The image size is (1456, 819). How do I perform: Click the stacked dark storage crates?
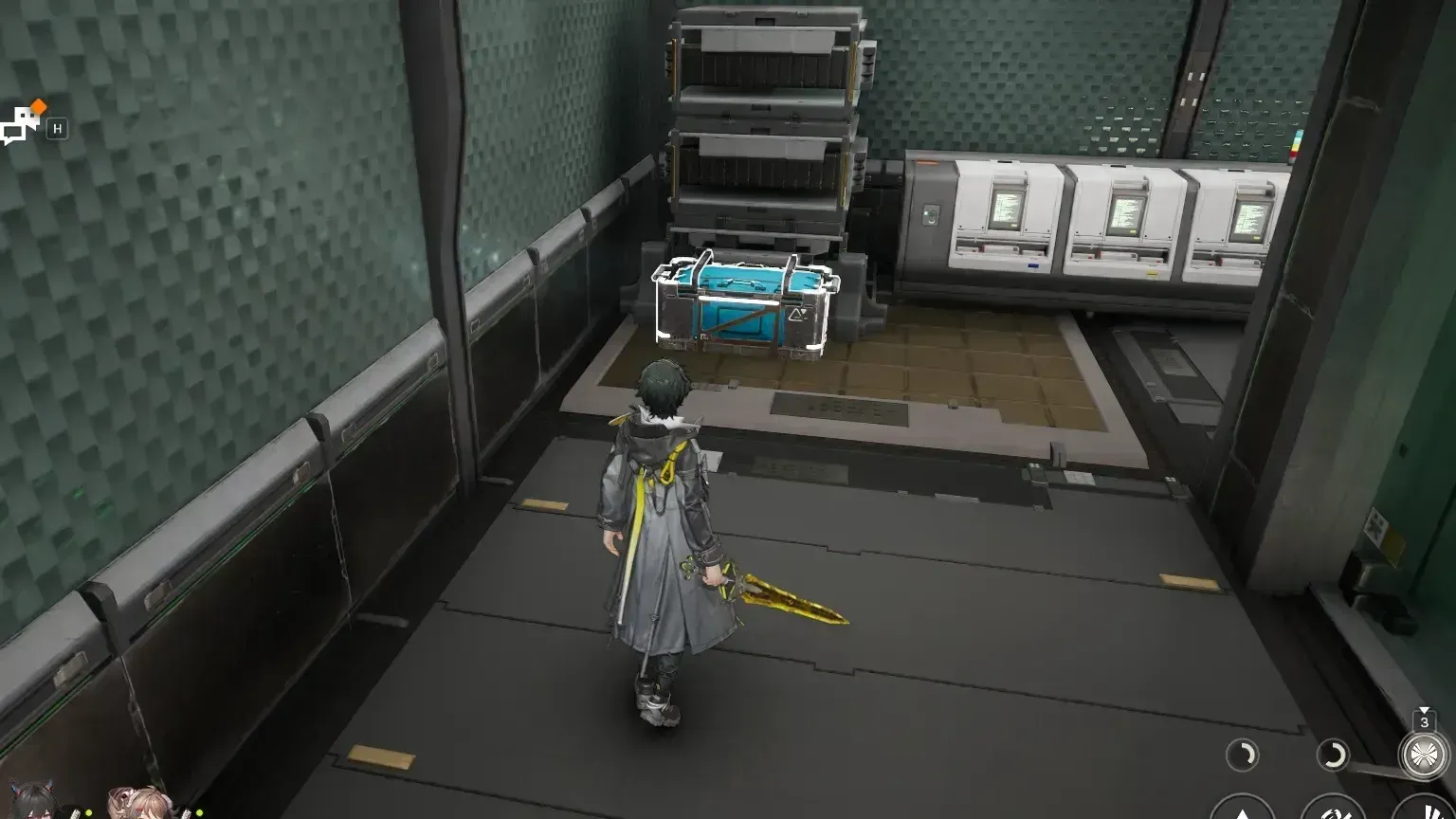pos(768,123)
